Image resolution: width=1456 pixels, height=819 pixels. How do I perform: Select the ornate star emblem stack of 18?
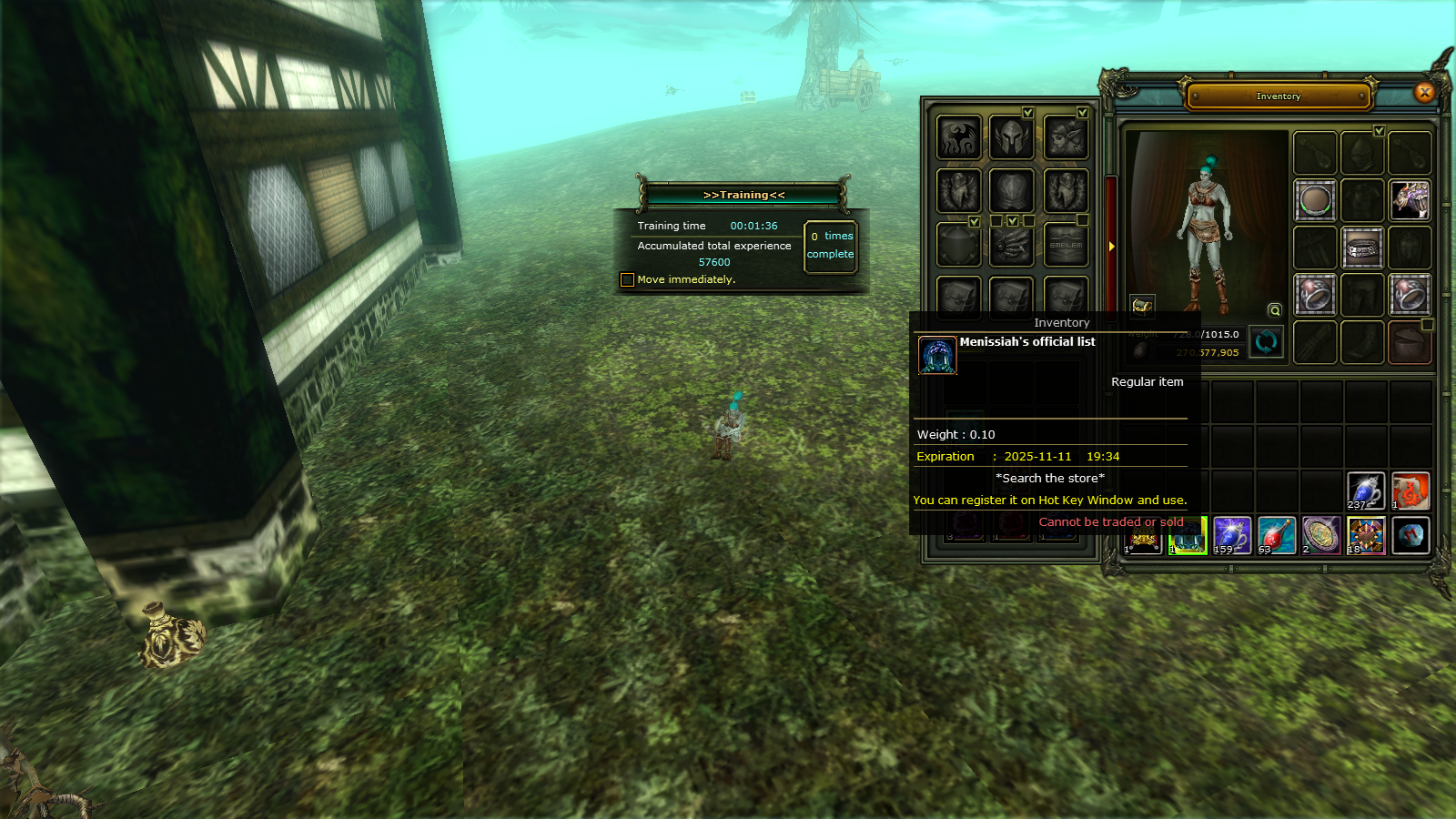[1365, 535]
